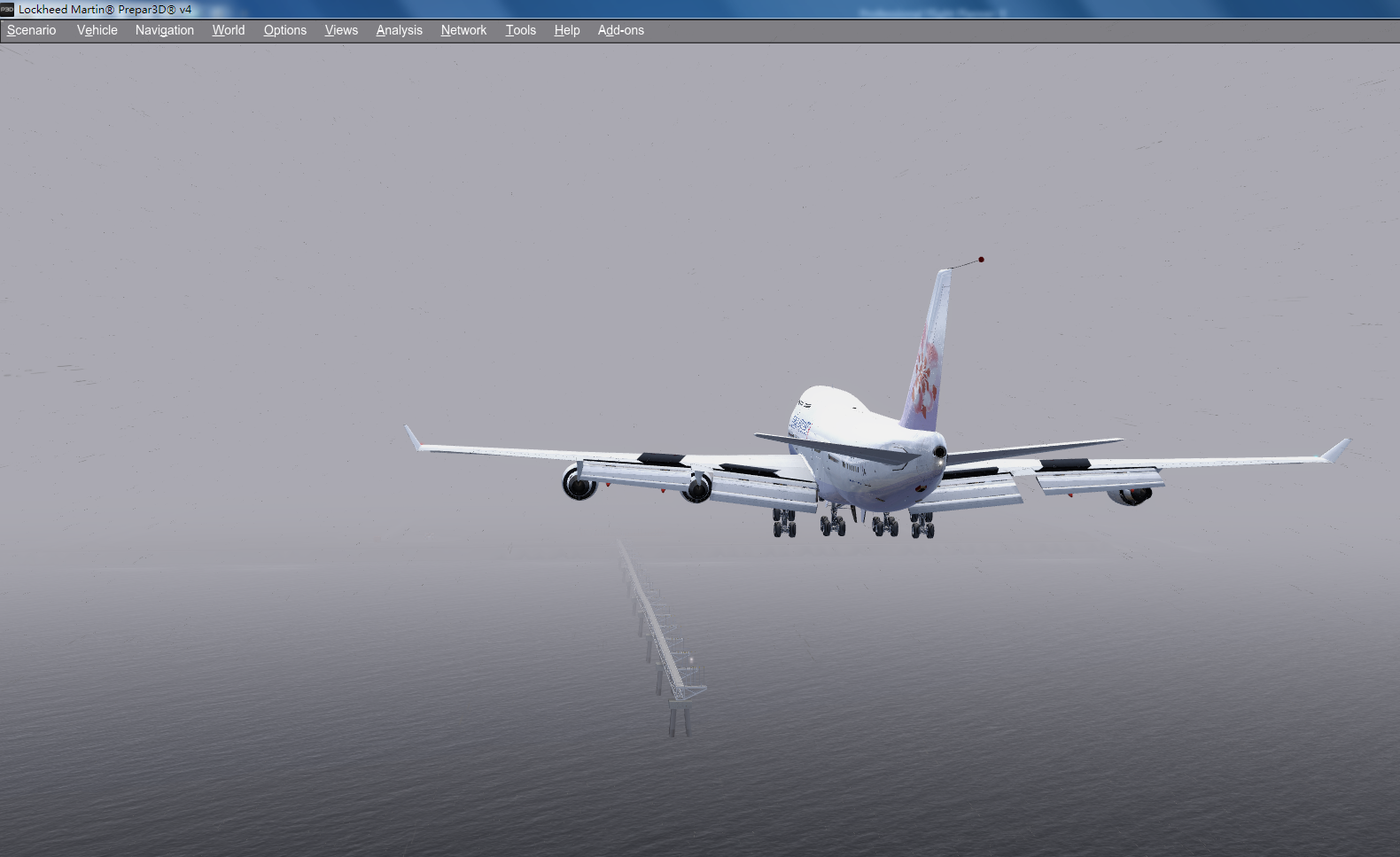The width and height of the screenshot is (1400, 857).
Task: Open the World menu
Action: point(228,29)
